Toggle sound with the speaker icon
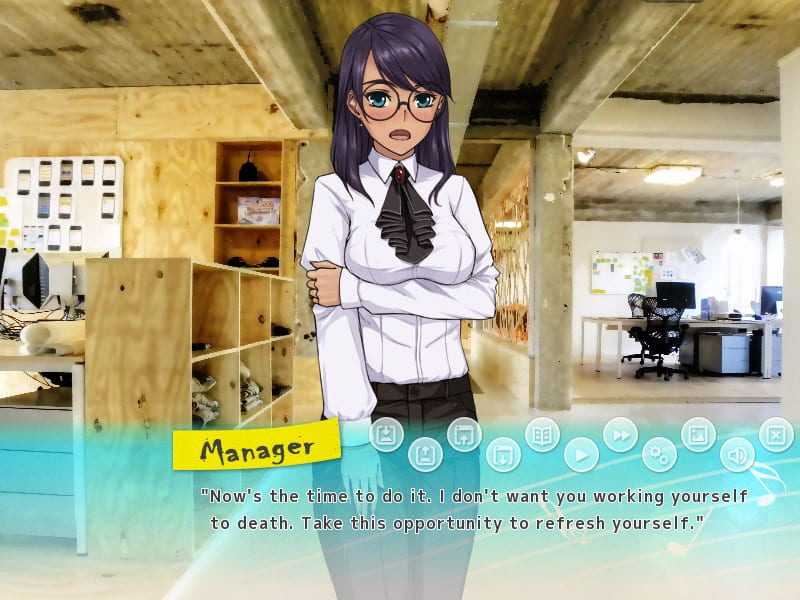The image size is (800, 600). tap(737, 455)
